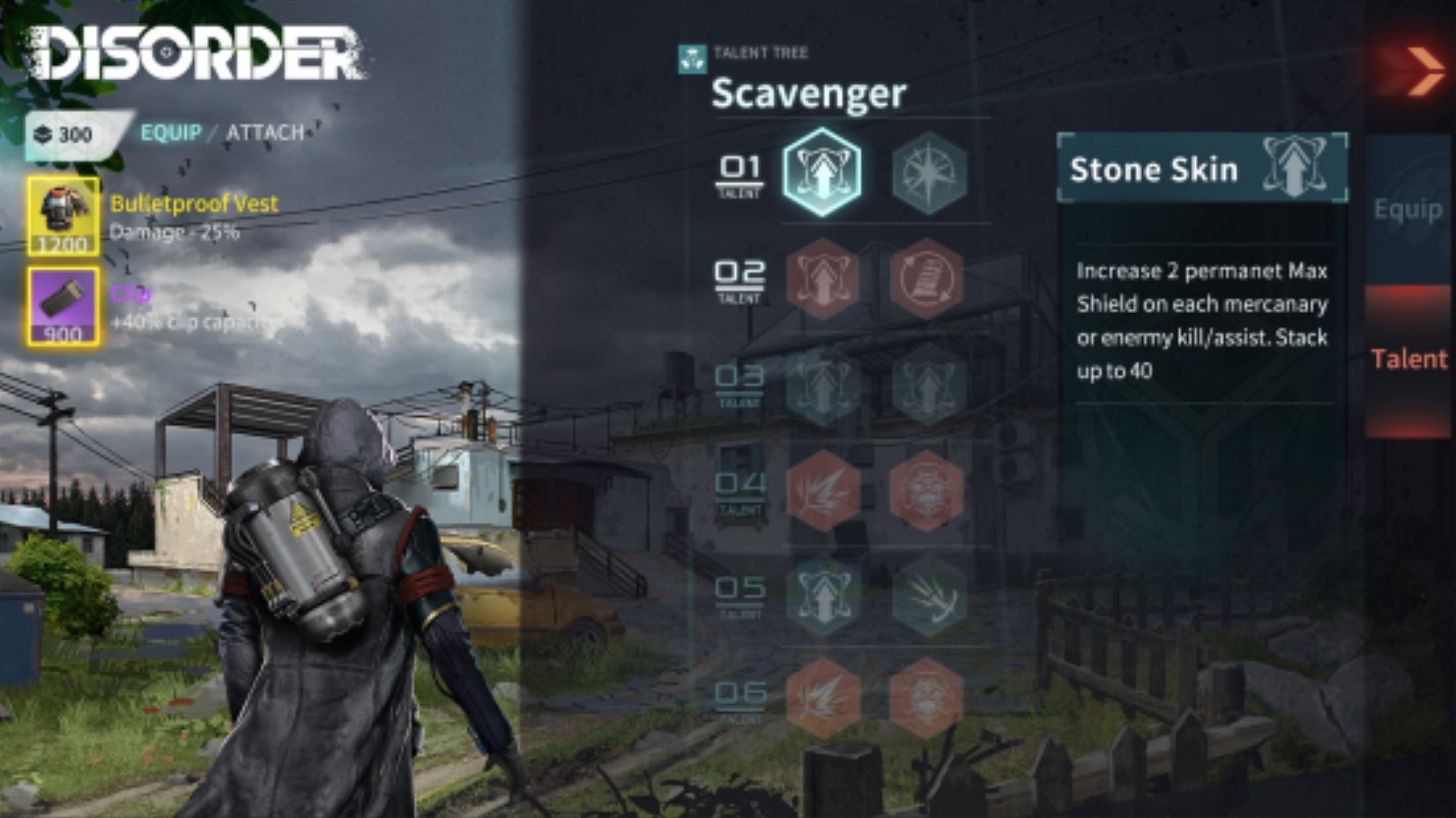Open the Talent side tab
The image size is (1456, 818).
[1408, 359]
